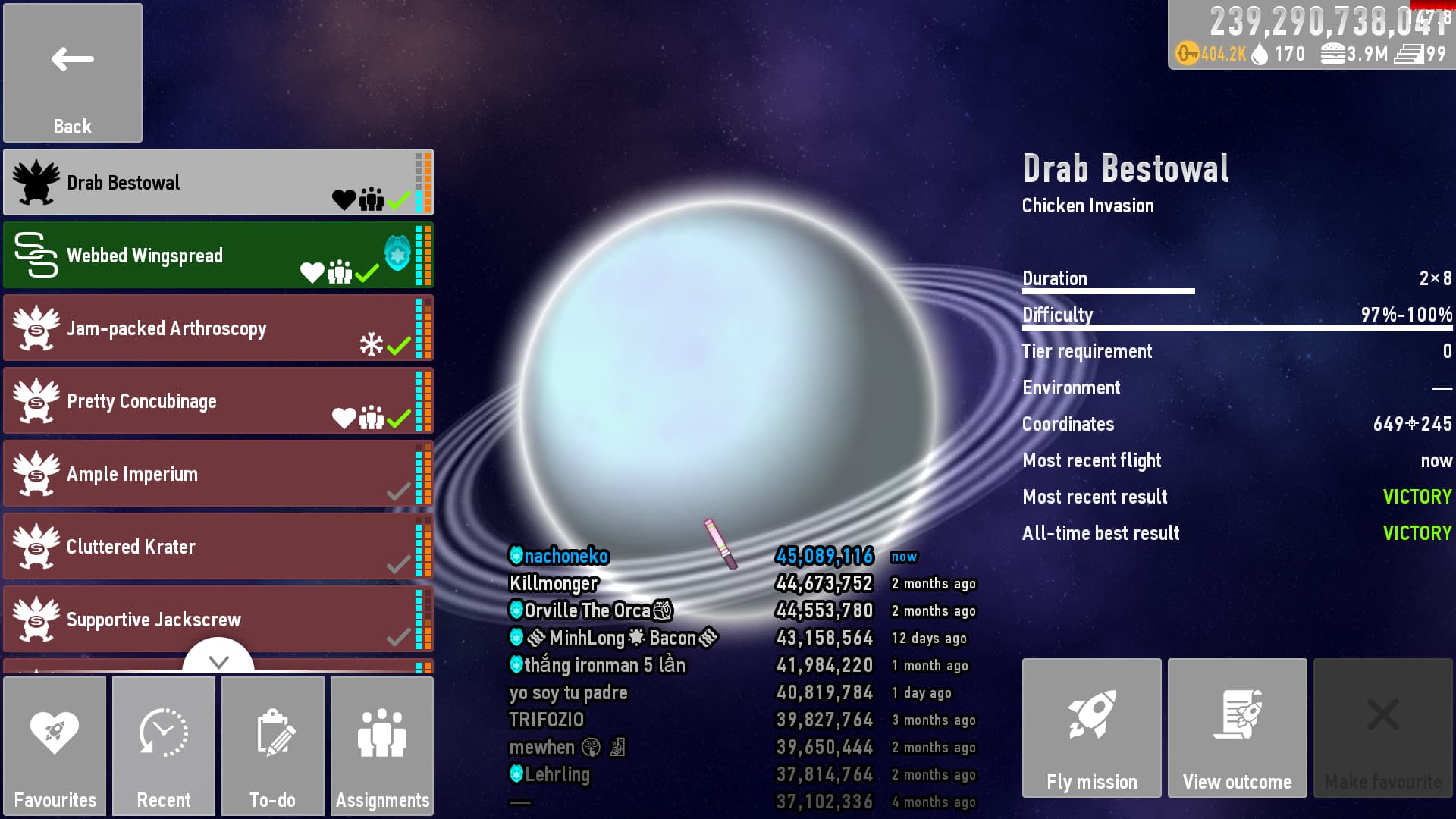Select the Drab Bestowal mission
Image resolution: width=1456 pixels, height=819 pixels.
tap(218, 183)
